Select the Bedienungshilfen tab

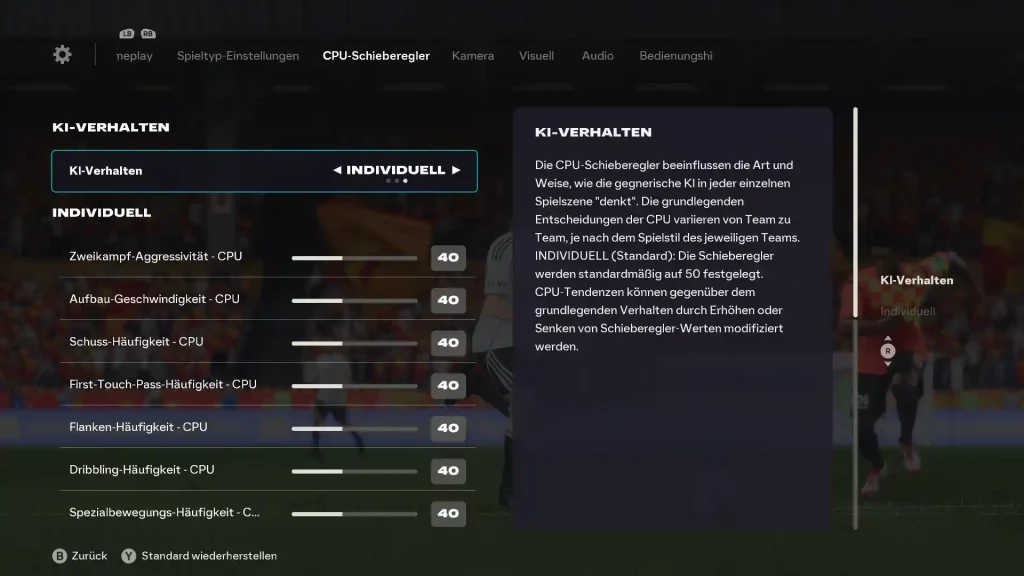pos(676,56)
